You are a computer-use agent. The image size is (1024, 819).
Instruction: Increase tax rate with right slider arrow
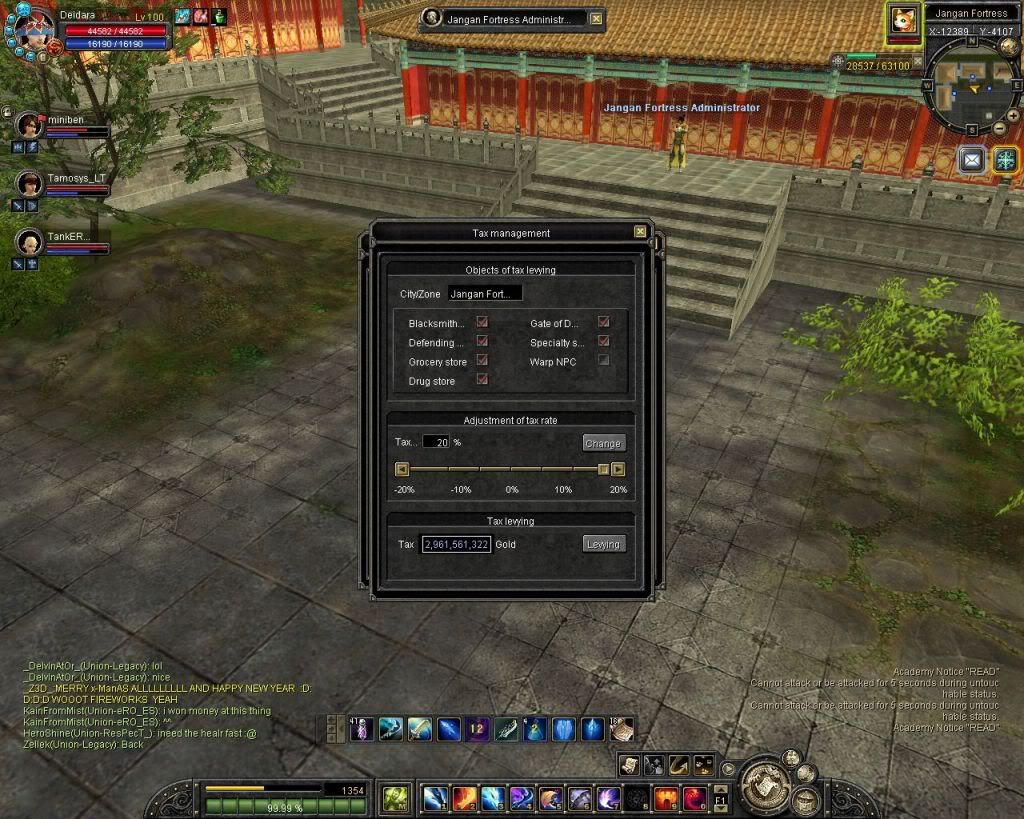click(618, 469)
